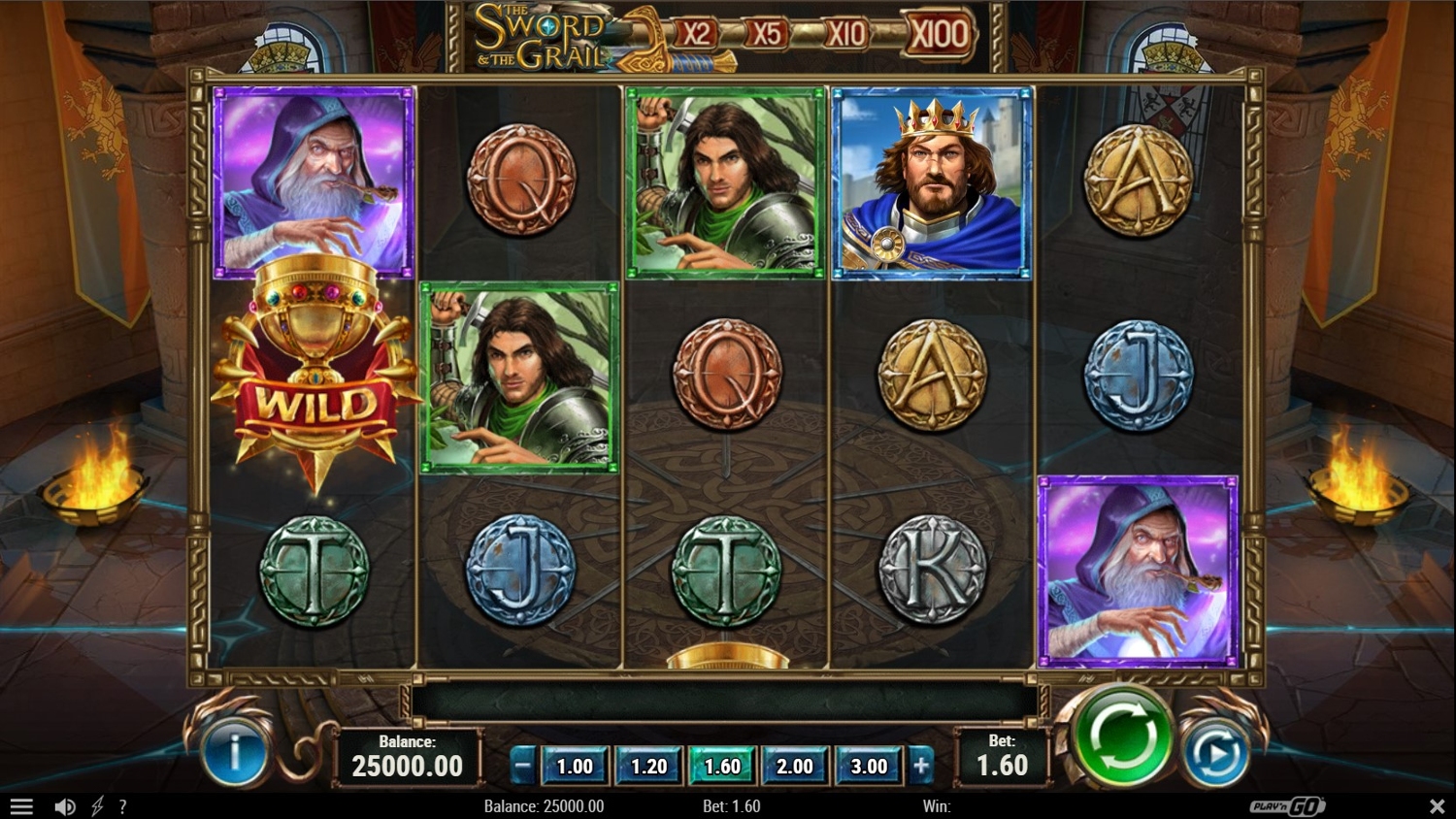Open the question mark help
The image size is (1456, 819).
(x=122, y=806)
